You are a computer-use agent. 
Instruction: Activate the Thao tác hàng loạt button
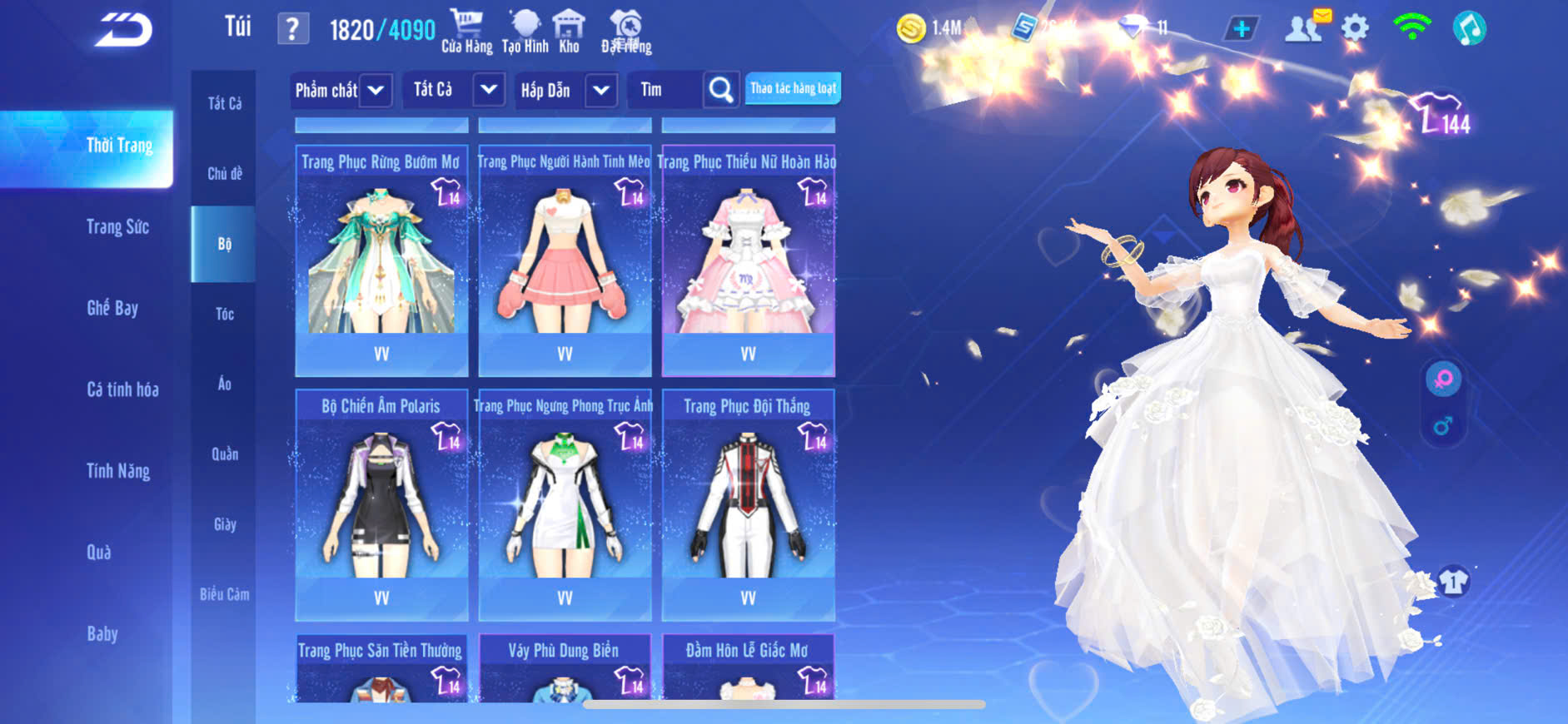pos(793,88)
